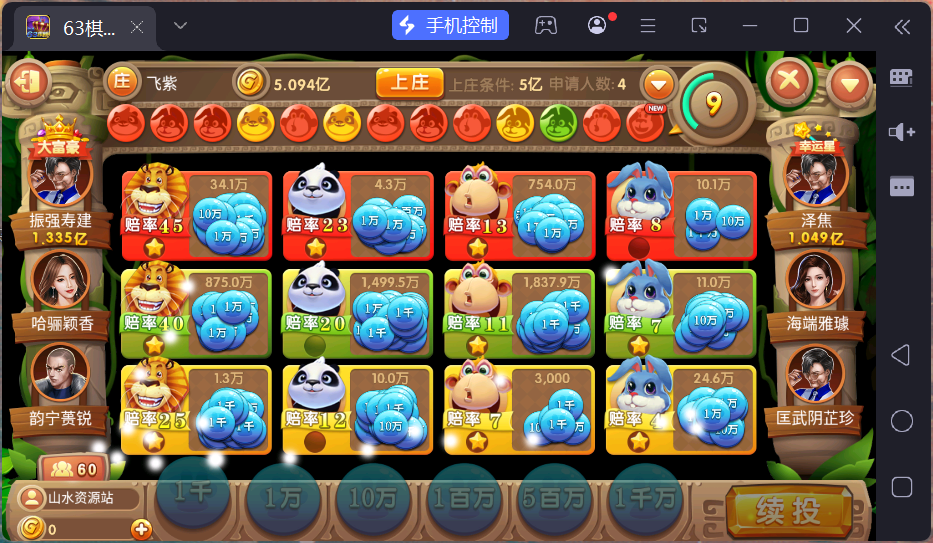The height and width of the screenshot is (543, 933).
Task: Add coins with the plus button
Action: coord(141,529)
